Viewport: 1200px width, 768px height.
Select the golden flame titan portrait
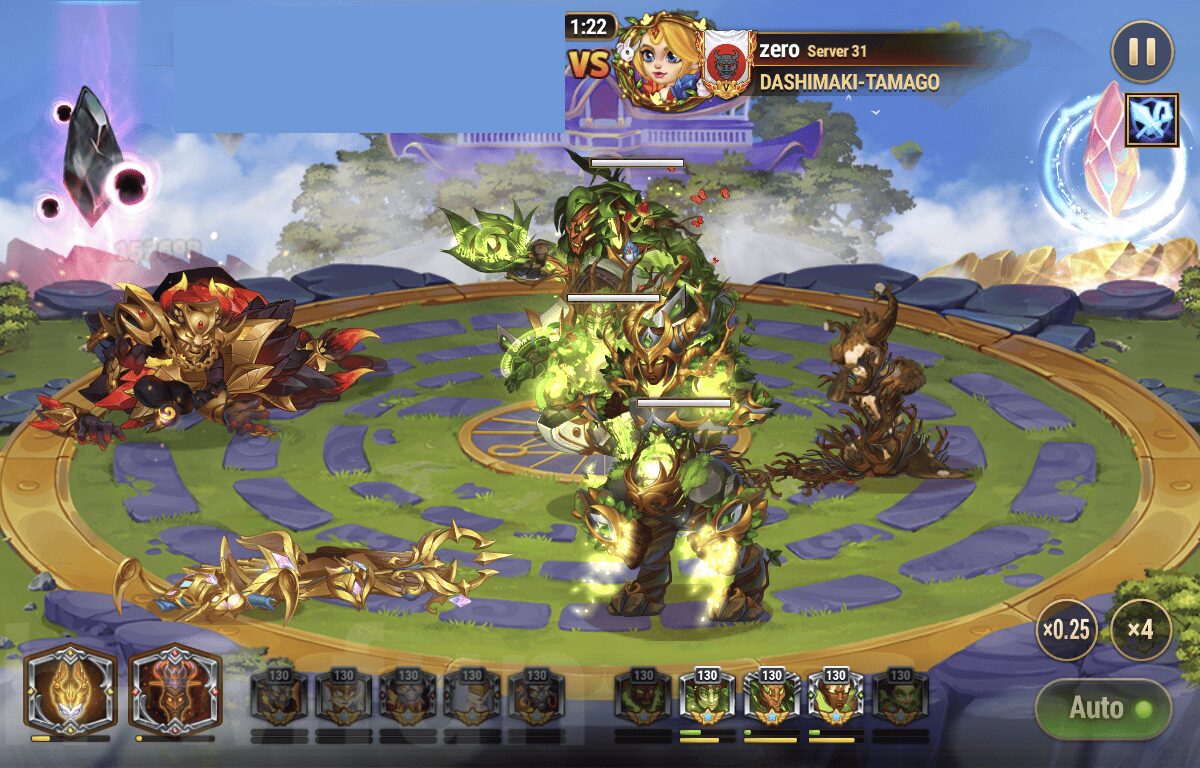point(70,690)
